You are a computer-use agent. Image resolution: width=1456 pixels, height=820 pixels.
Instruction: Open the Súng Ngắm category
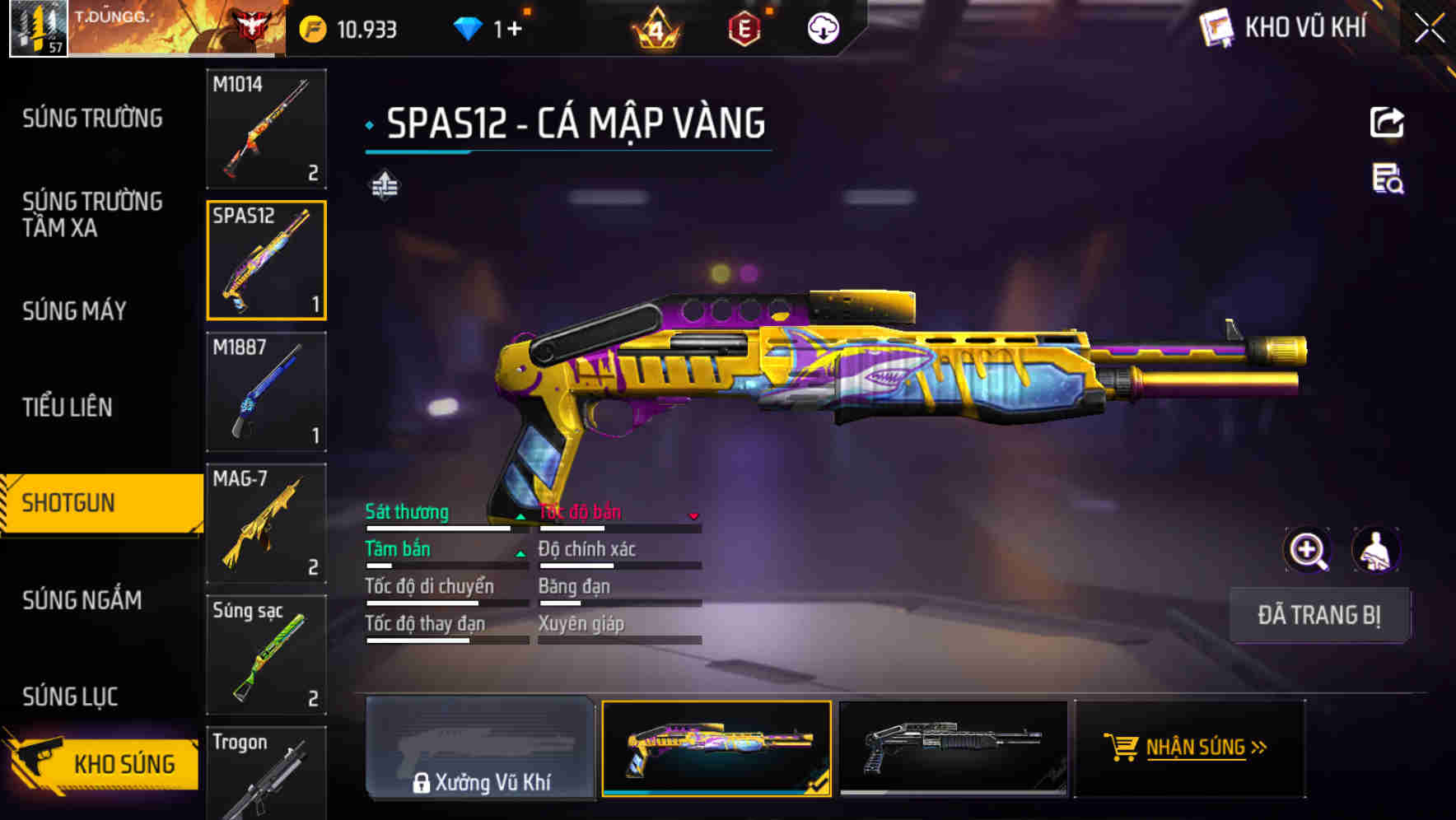[82, 600]
